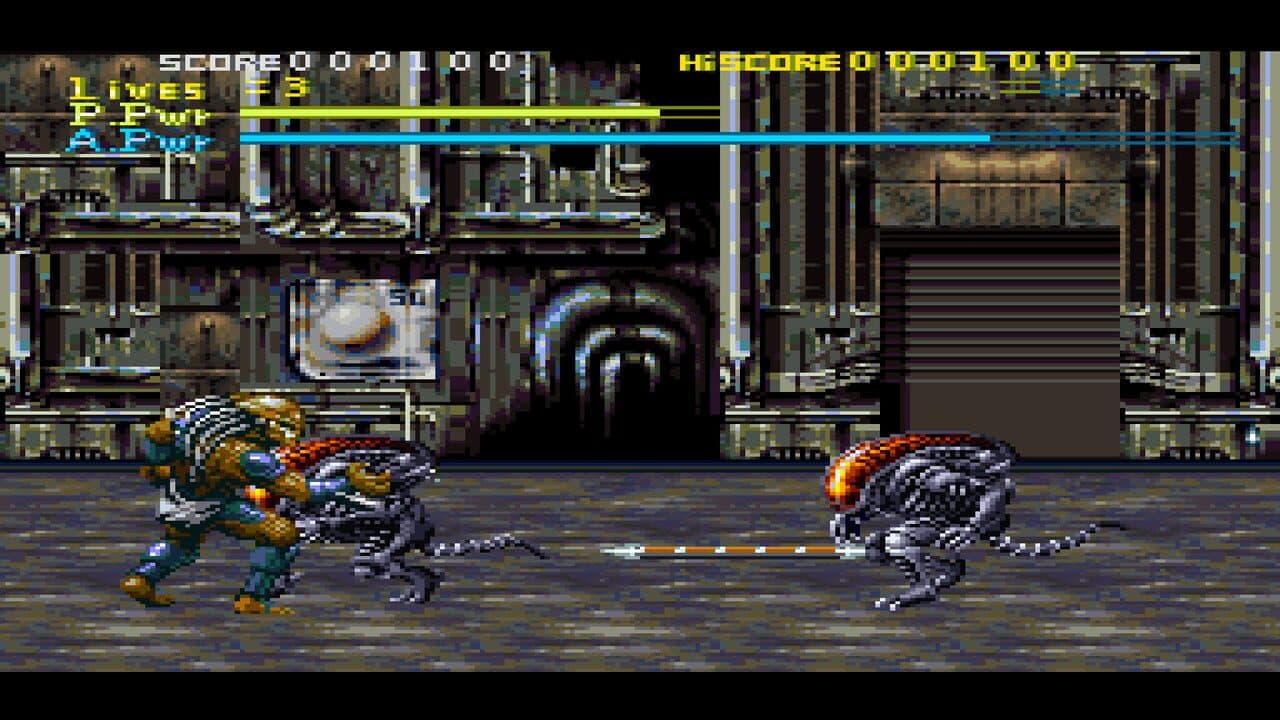Toggle the green P.Pwr health bar
Viewport: 1280px width, 720px height.
point(450,113)
